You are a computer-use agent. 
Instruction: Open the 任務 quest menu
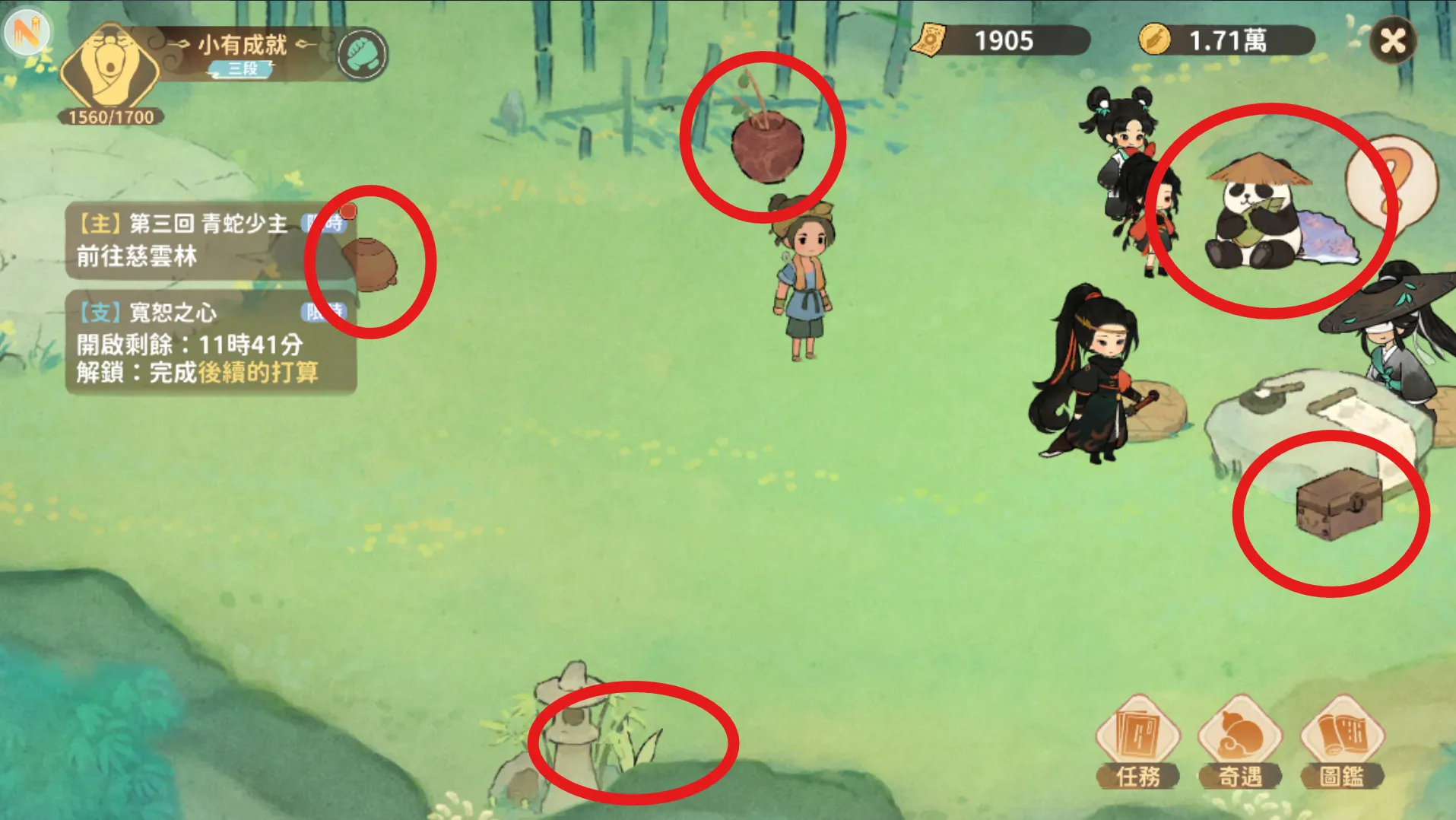coord(1137,741)
